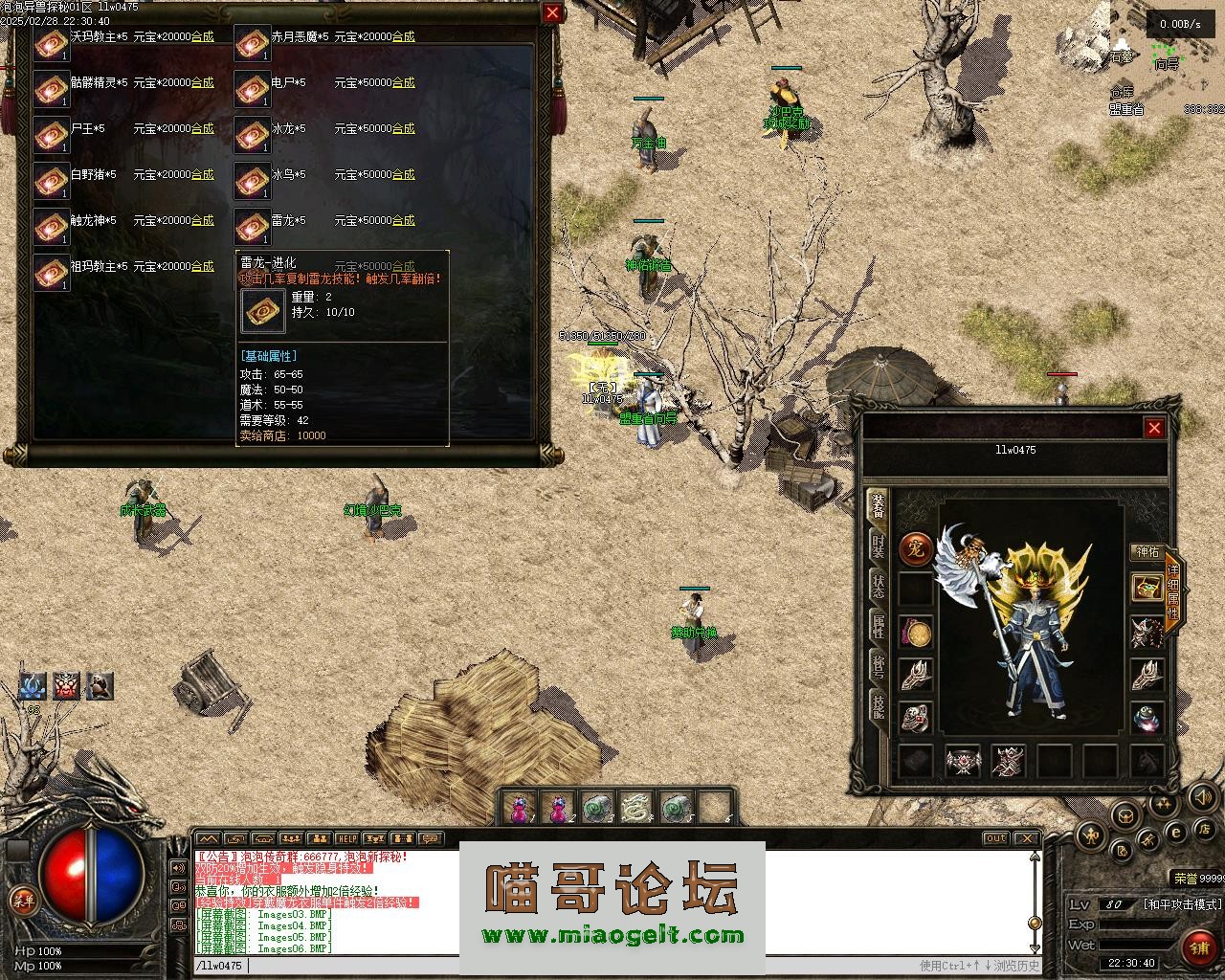Switch to the 时装 tab
Screen dimensions: 1225x980
[x=877, y=546]
